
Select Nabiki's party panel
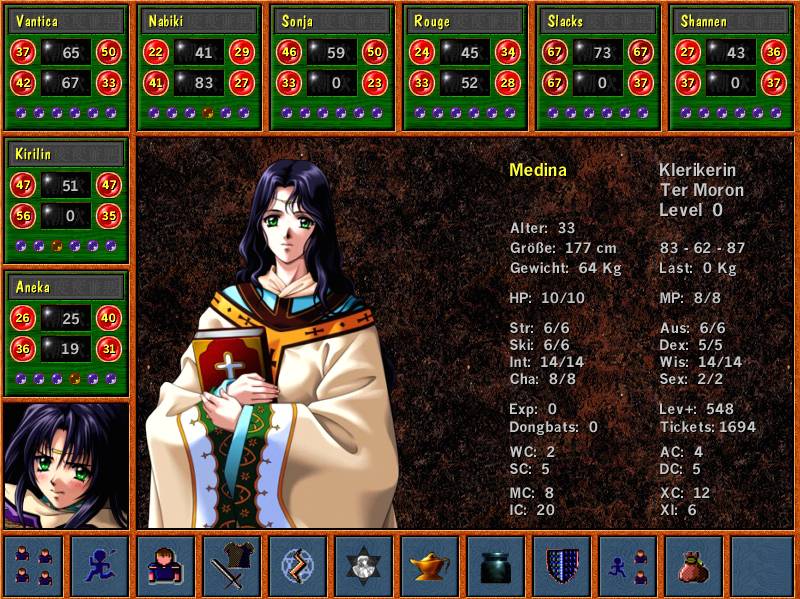[x=199, y=67]
